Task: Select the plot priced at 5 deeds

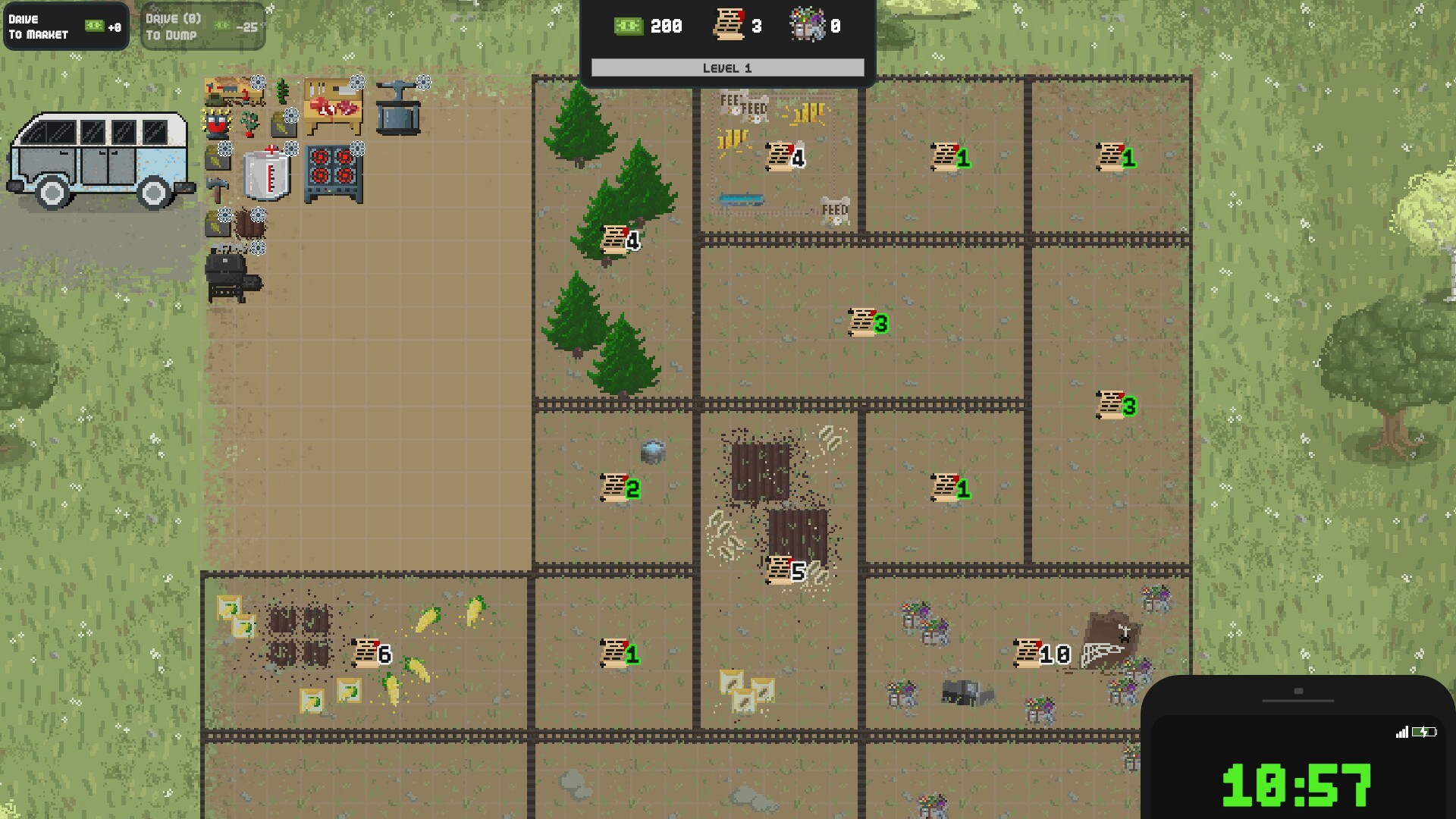Action: pos(786,570)
